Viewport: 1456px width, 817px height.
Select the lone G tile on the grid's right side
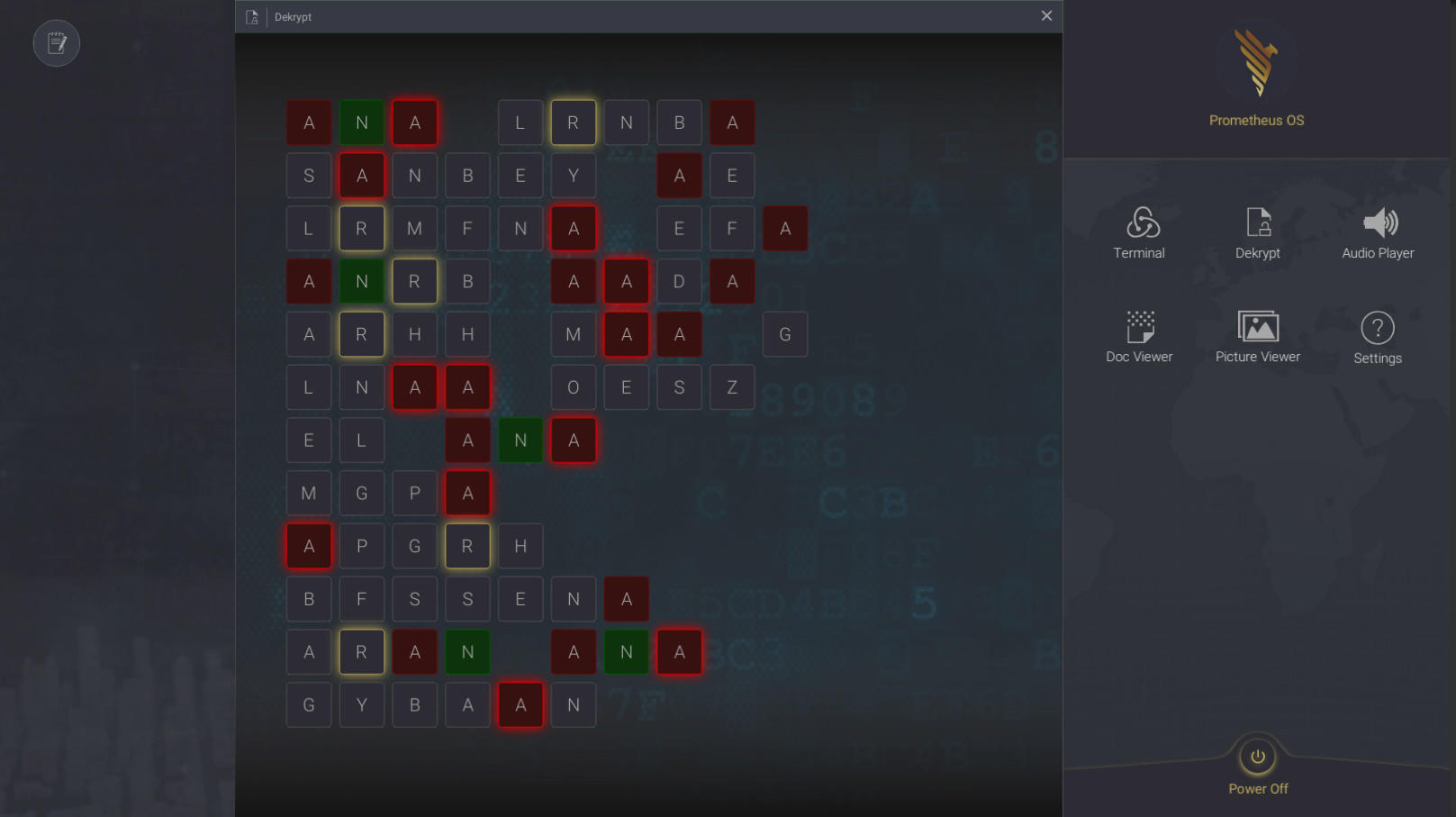[x=785, y=334]
